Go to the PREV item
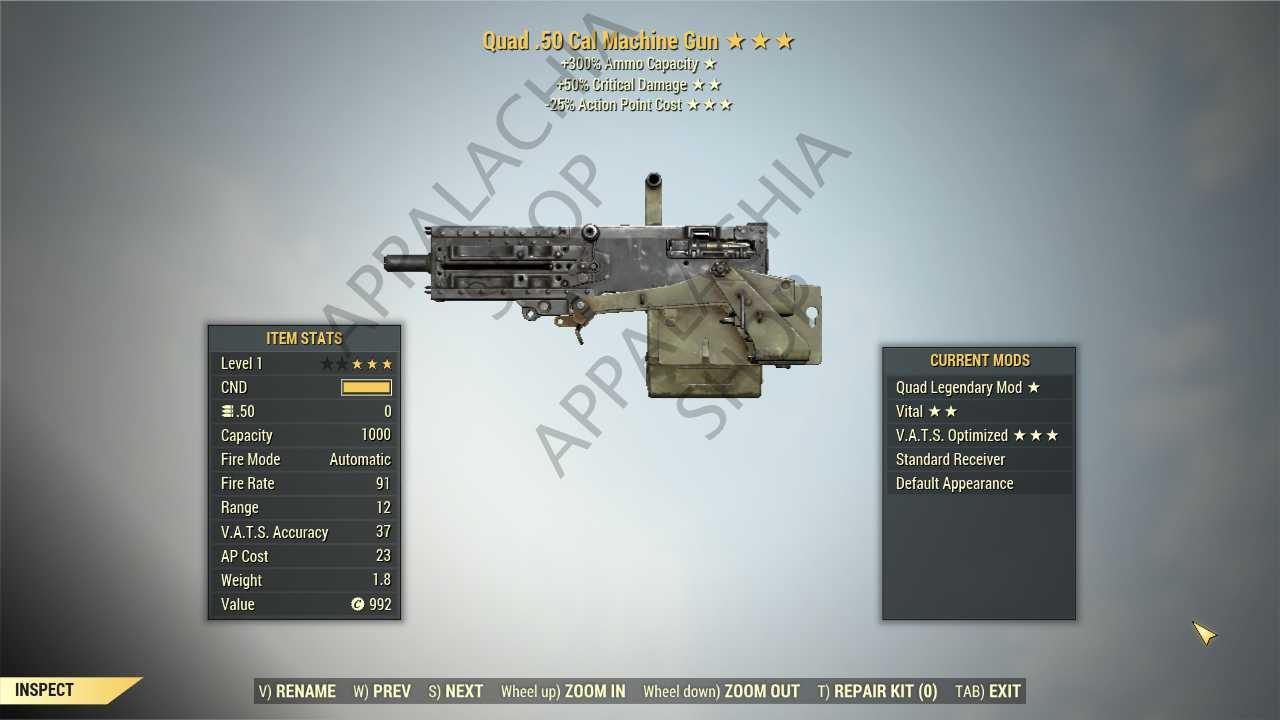The image size is (1280, 720). coord(382,691)
